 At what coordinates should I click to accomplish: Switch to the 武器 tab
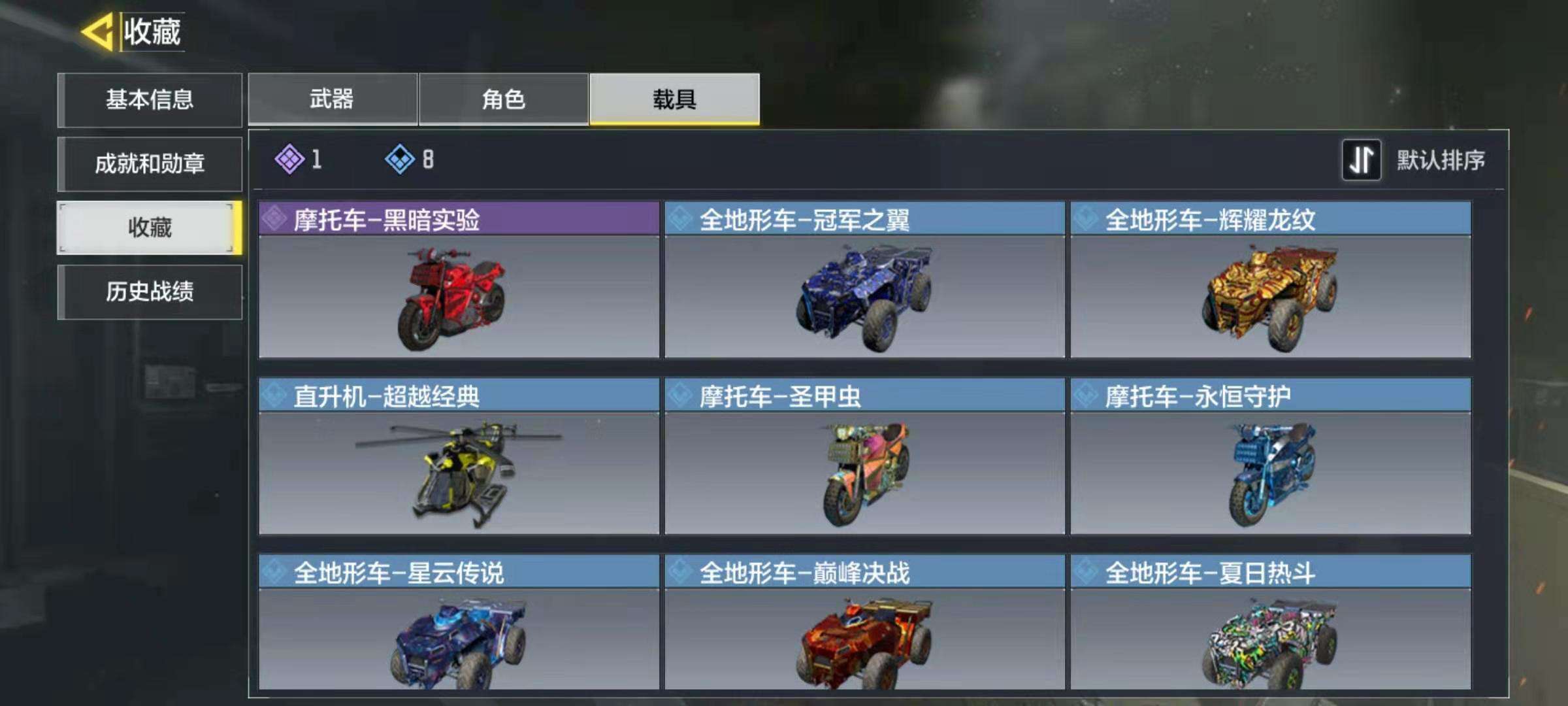click(x=333, y=98)
